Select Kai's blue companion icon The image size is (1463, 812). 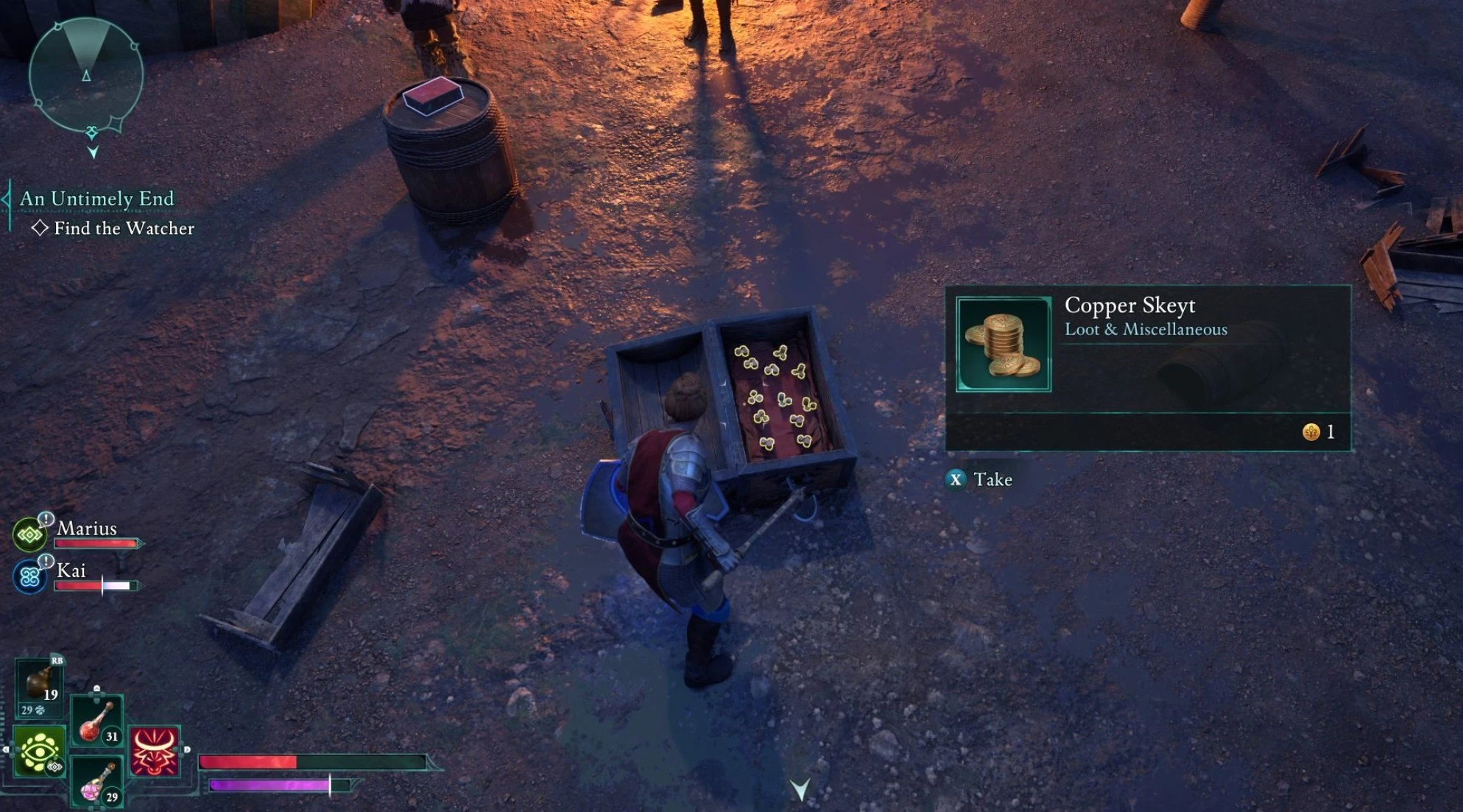(30, 576)
